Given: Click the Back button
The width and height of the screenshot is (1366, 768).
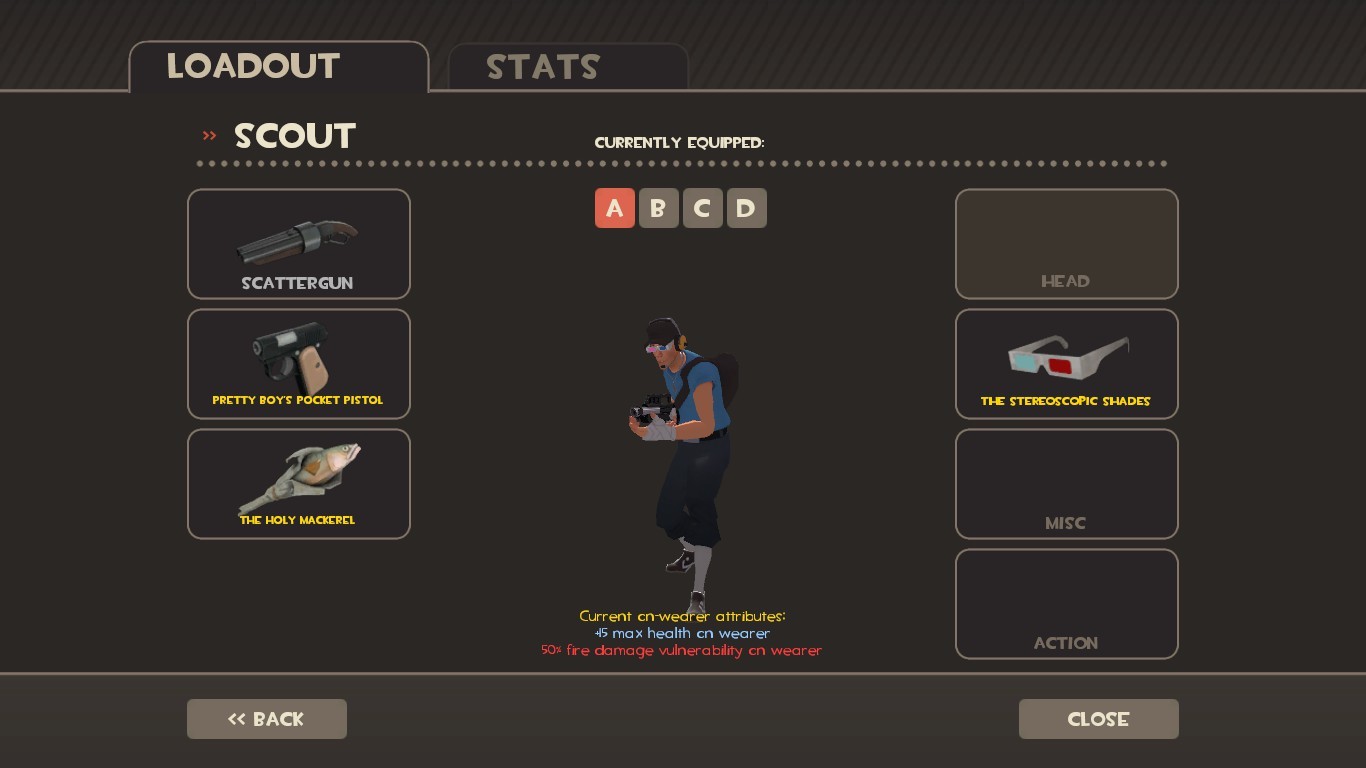Looking at the screenshot, I should click(x=266, y=718).
